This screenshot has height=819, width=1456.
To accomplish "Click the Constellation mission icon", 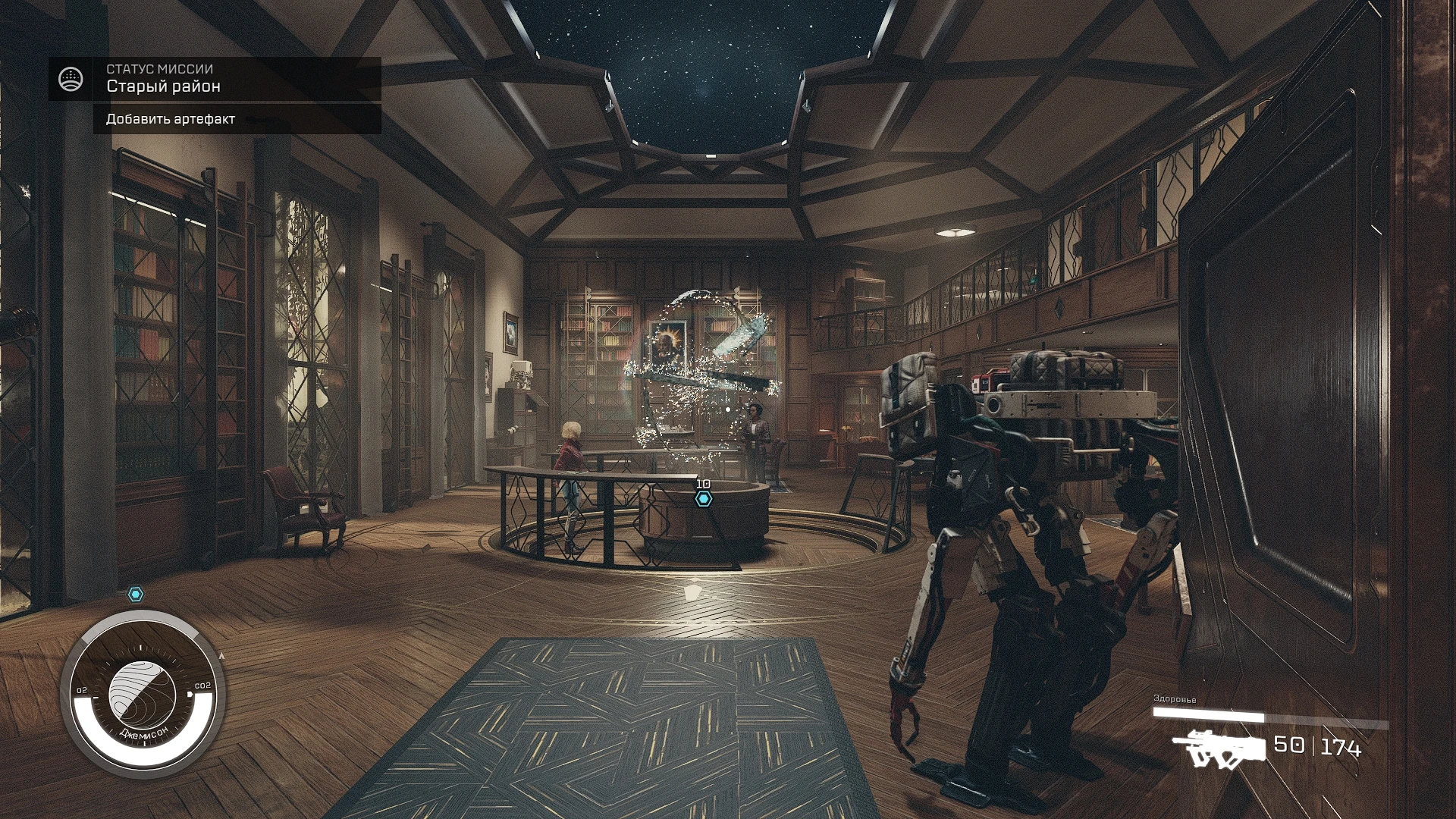I will point(71,78).
